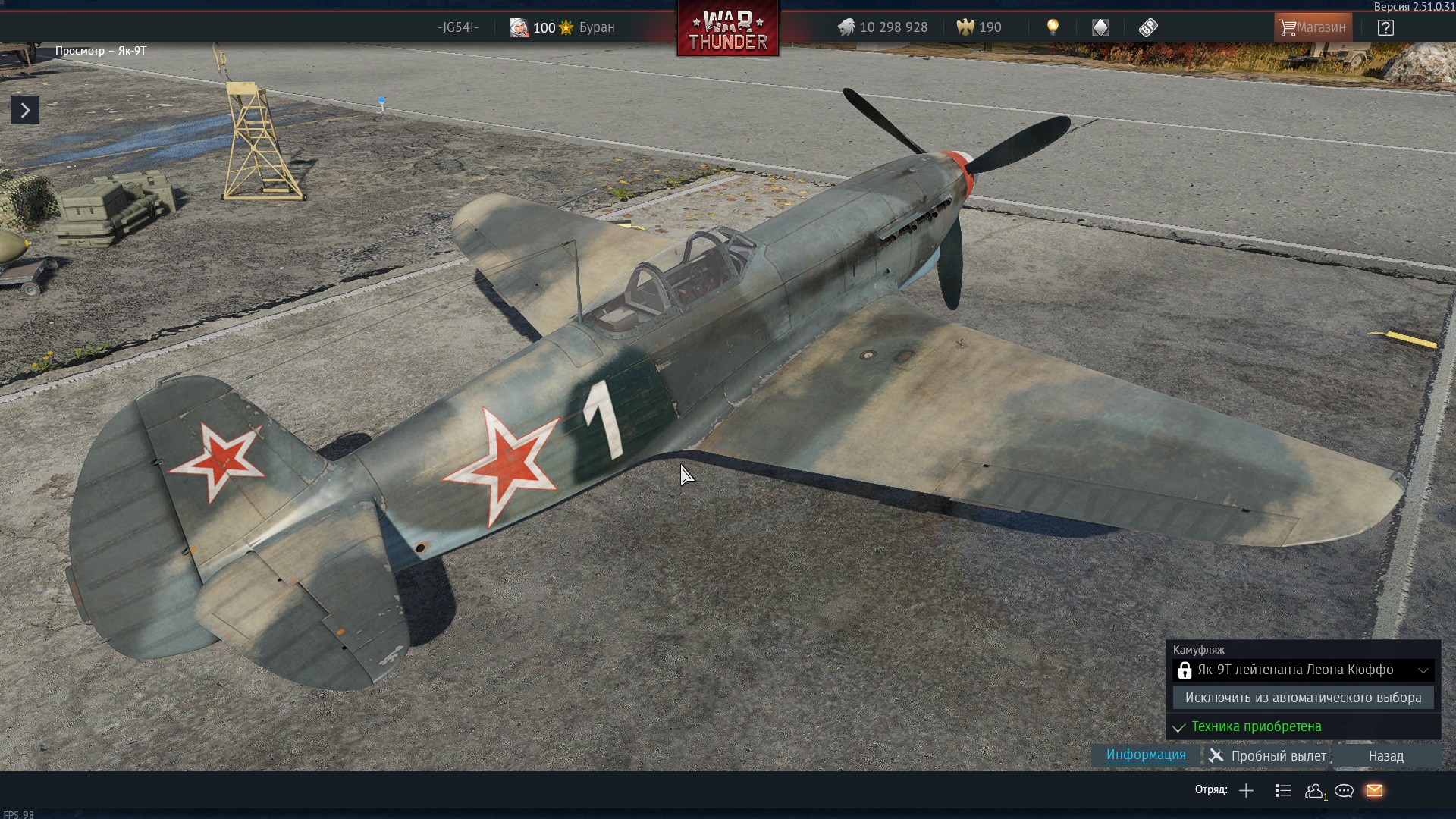Screen dimensions: 1456x819
Task: Choose Исключить из автоматического выбора
Action: point(1303,698)
